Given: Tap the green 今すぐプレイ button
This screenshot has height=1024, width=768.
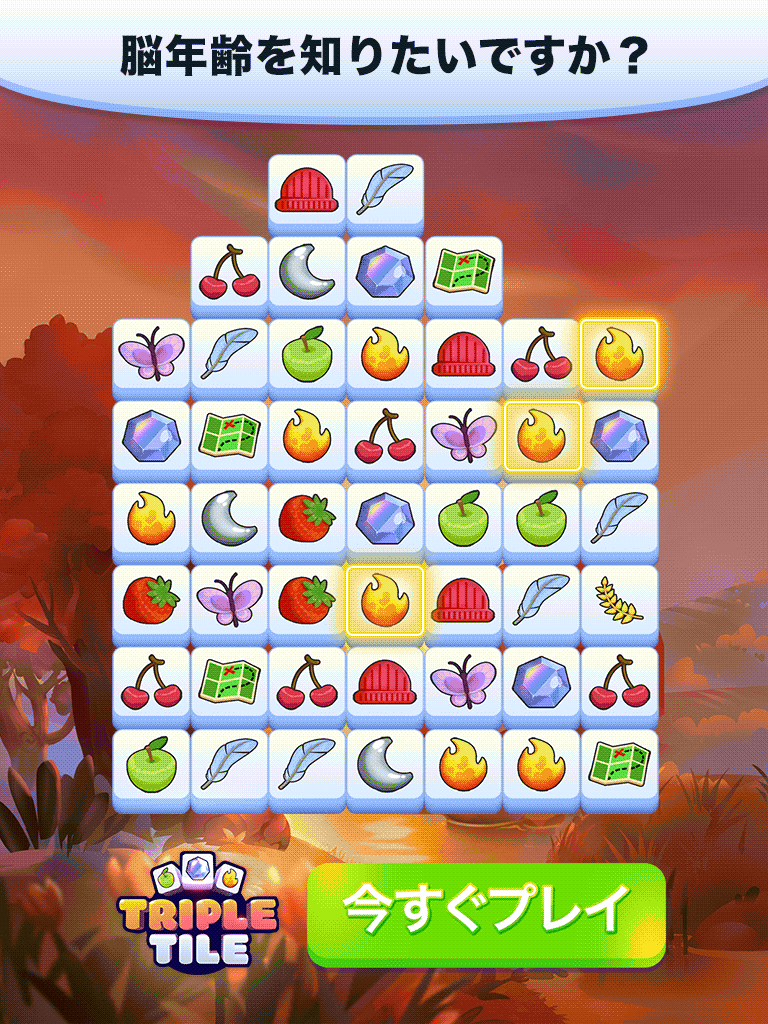Looking at the screenshot, I should pos(486,913).
